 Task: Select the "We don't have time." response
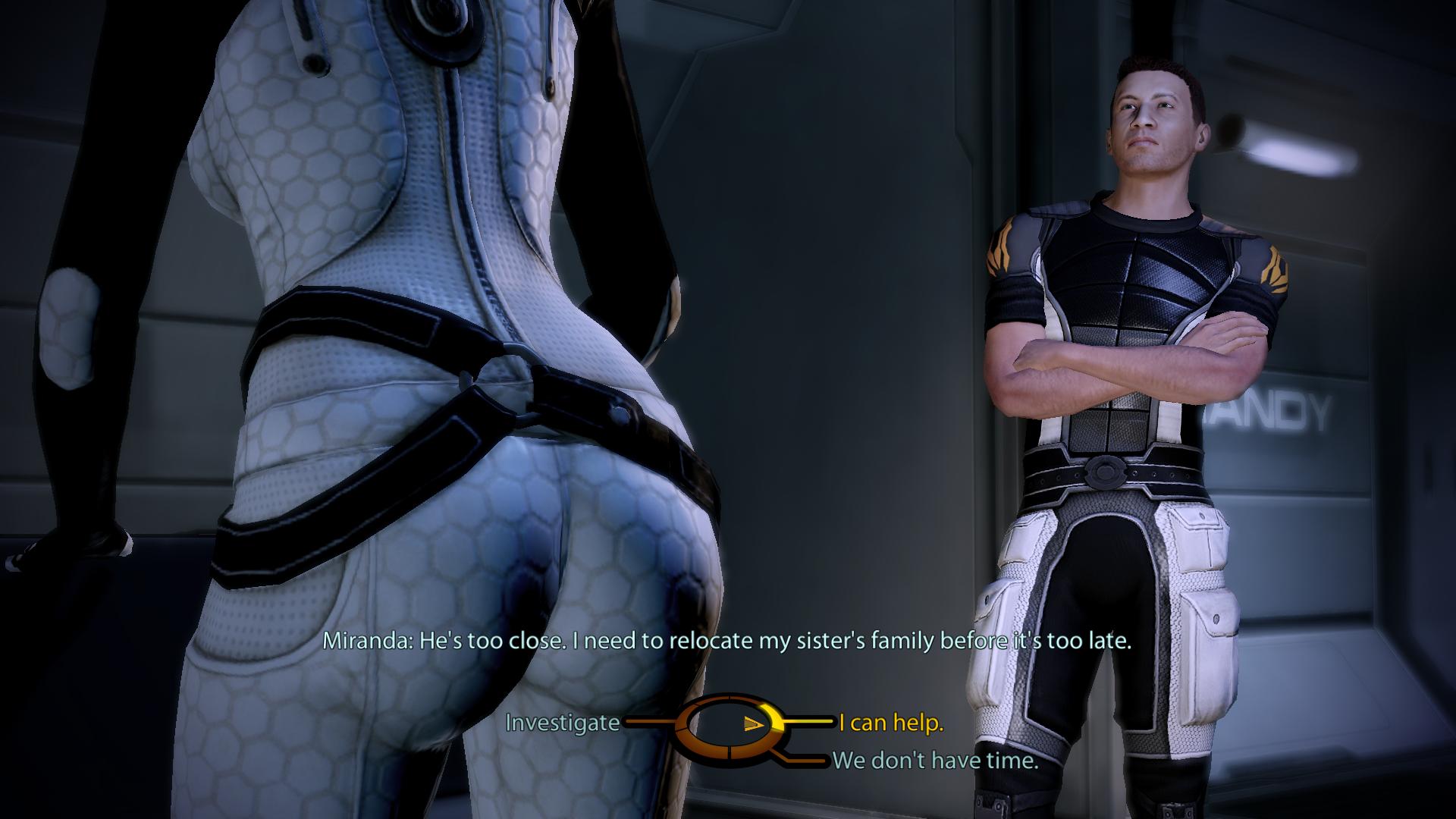click(935, 760)
